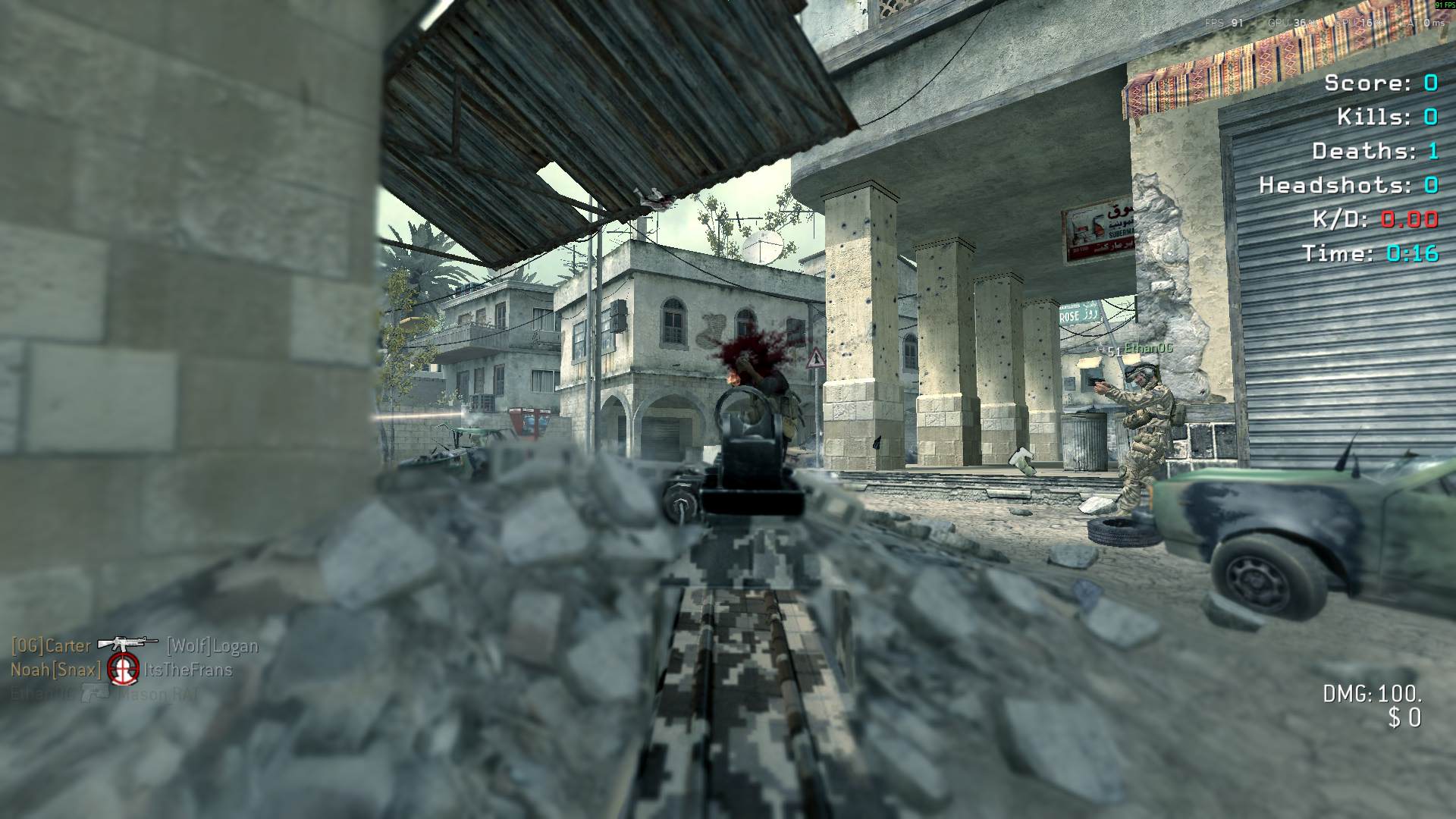
Task: Select the red headshot icon beside Noah[Snax]
Action: (x=123, y=668)
